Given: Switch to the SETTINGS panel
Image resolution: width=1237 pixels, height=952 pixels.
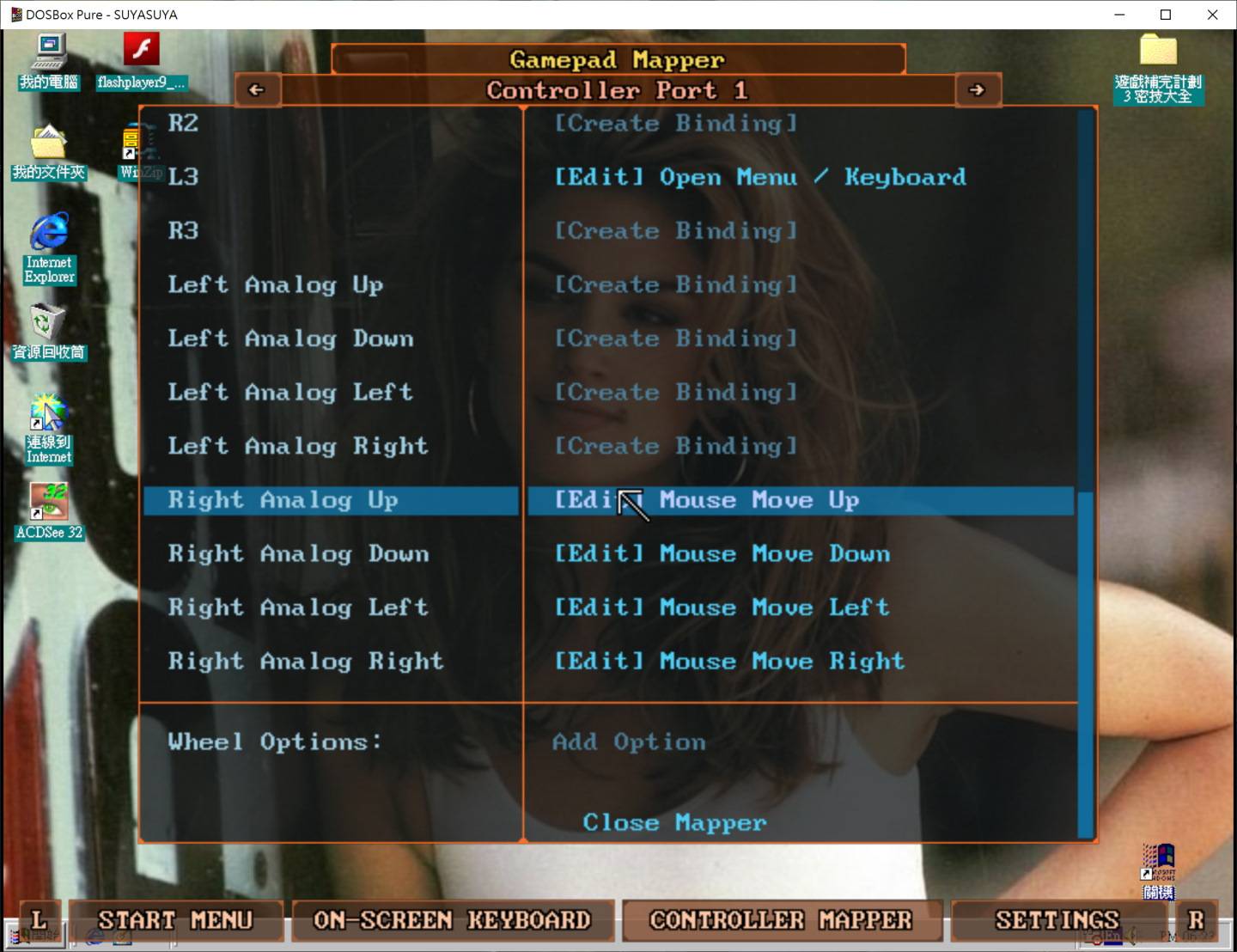Looking at the screenshot, I should coord(1056,920).
